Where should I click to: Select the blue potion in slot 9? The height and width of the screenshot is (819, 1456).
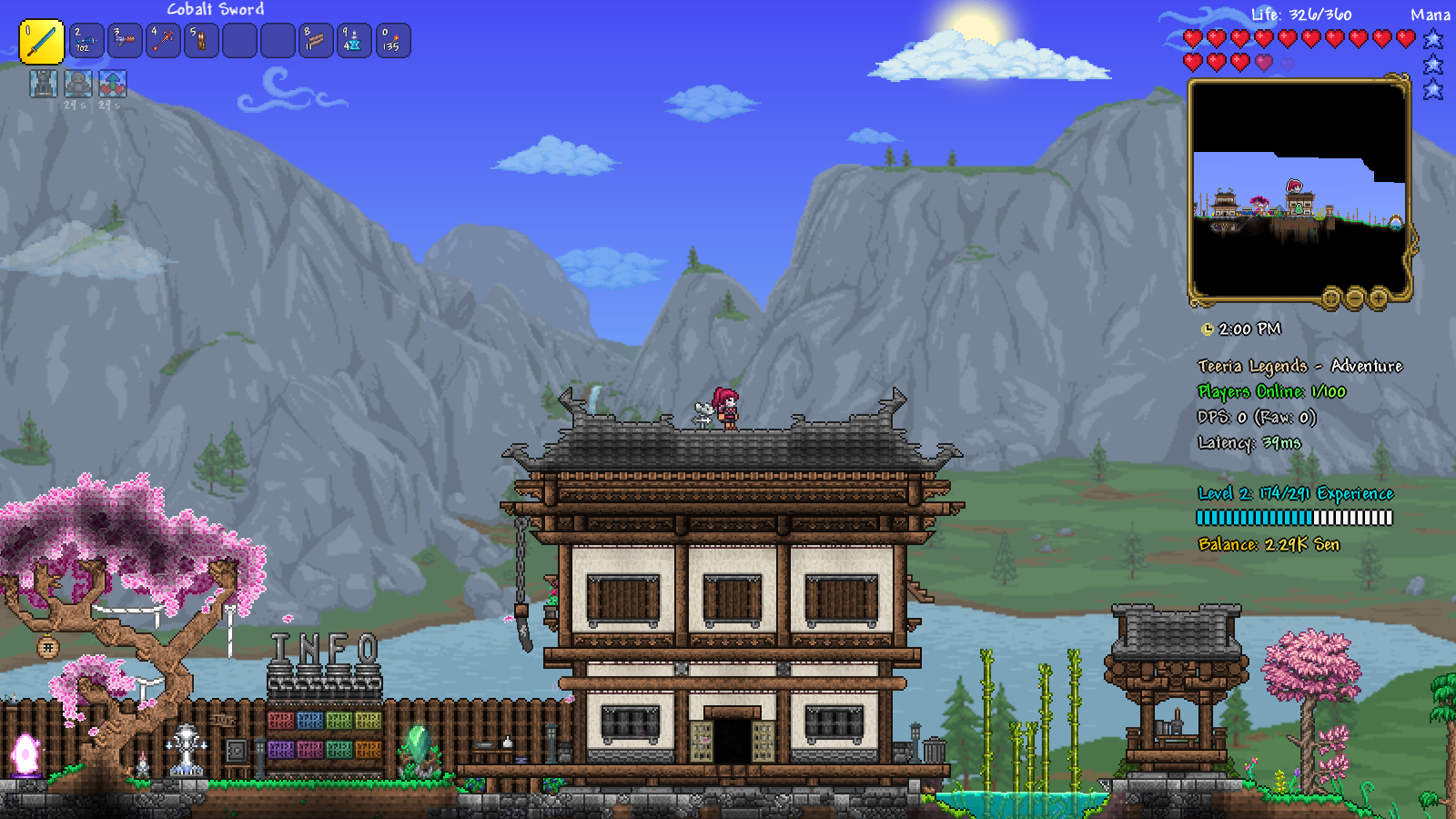coord(354,41)
